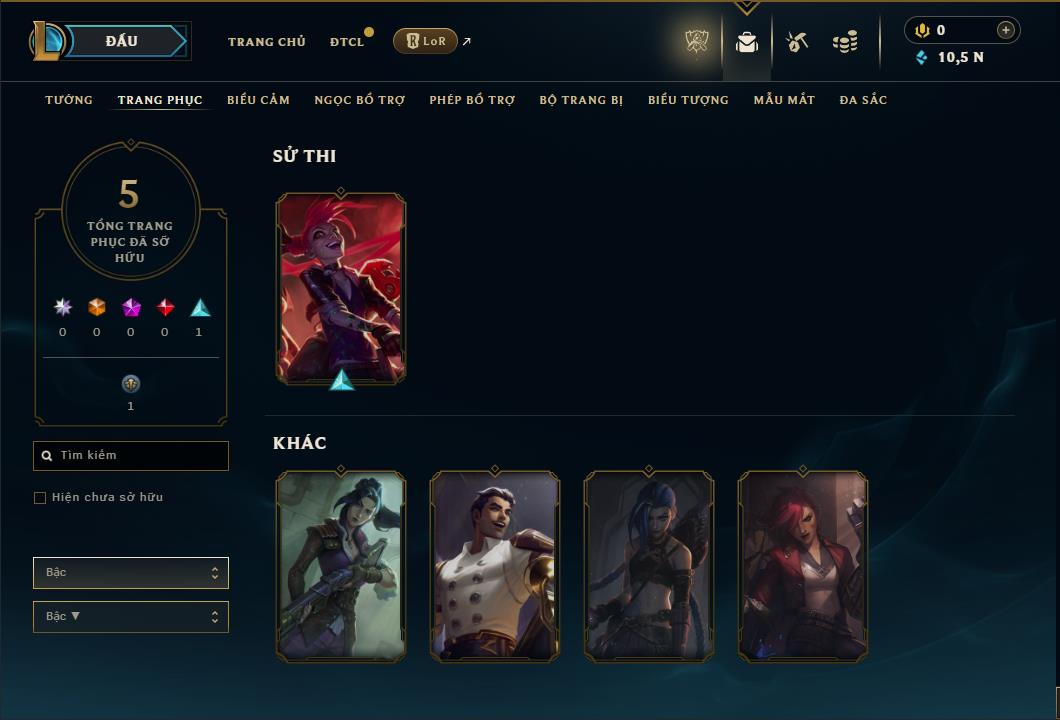Open the collection backpack icon

pos(747,42)
